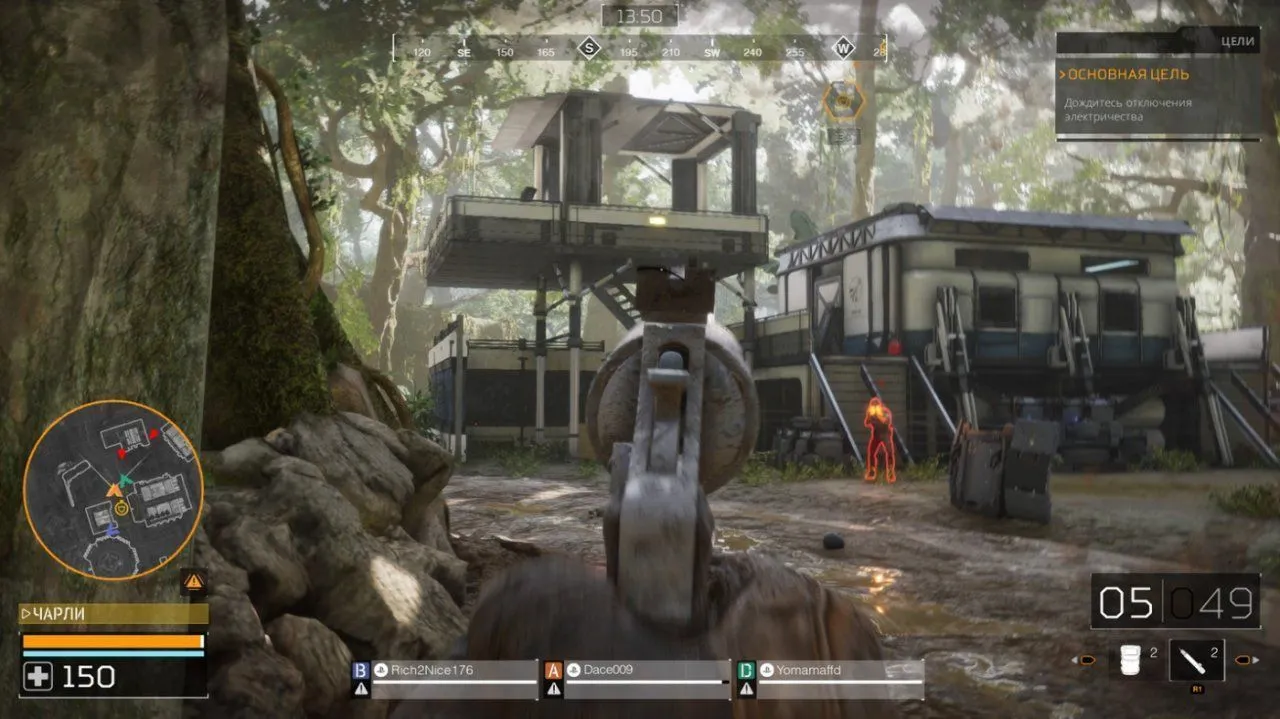Select the white canister equipment slot

tap(1130, 660)
